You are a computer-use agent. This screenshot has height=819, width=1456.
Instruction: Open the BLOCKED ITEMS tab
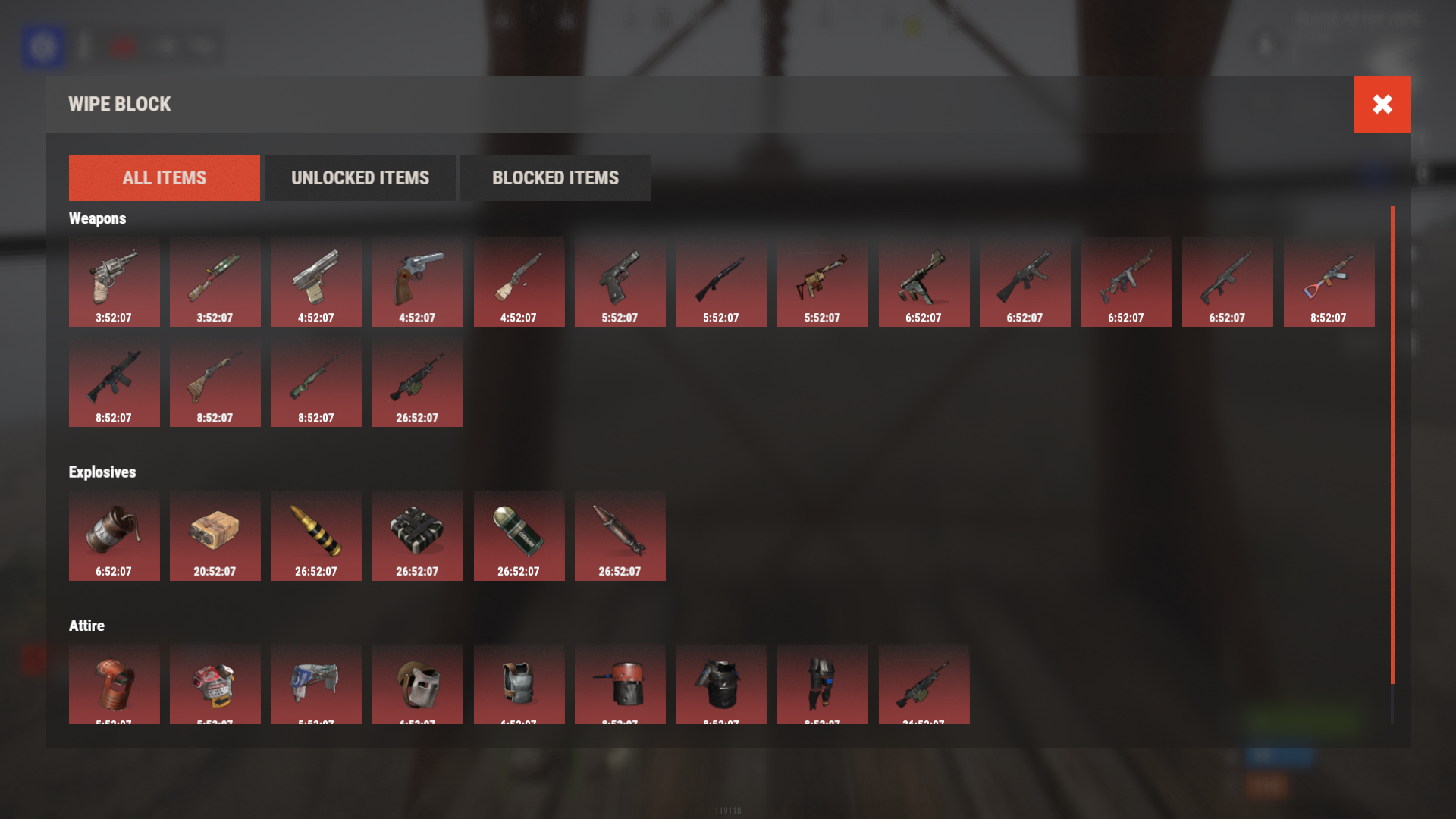click(x=555, y=177)
